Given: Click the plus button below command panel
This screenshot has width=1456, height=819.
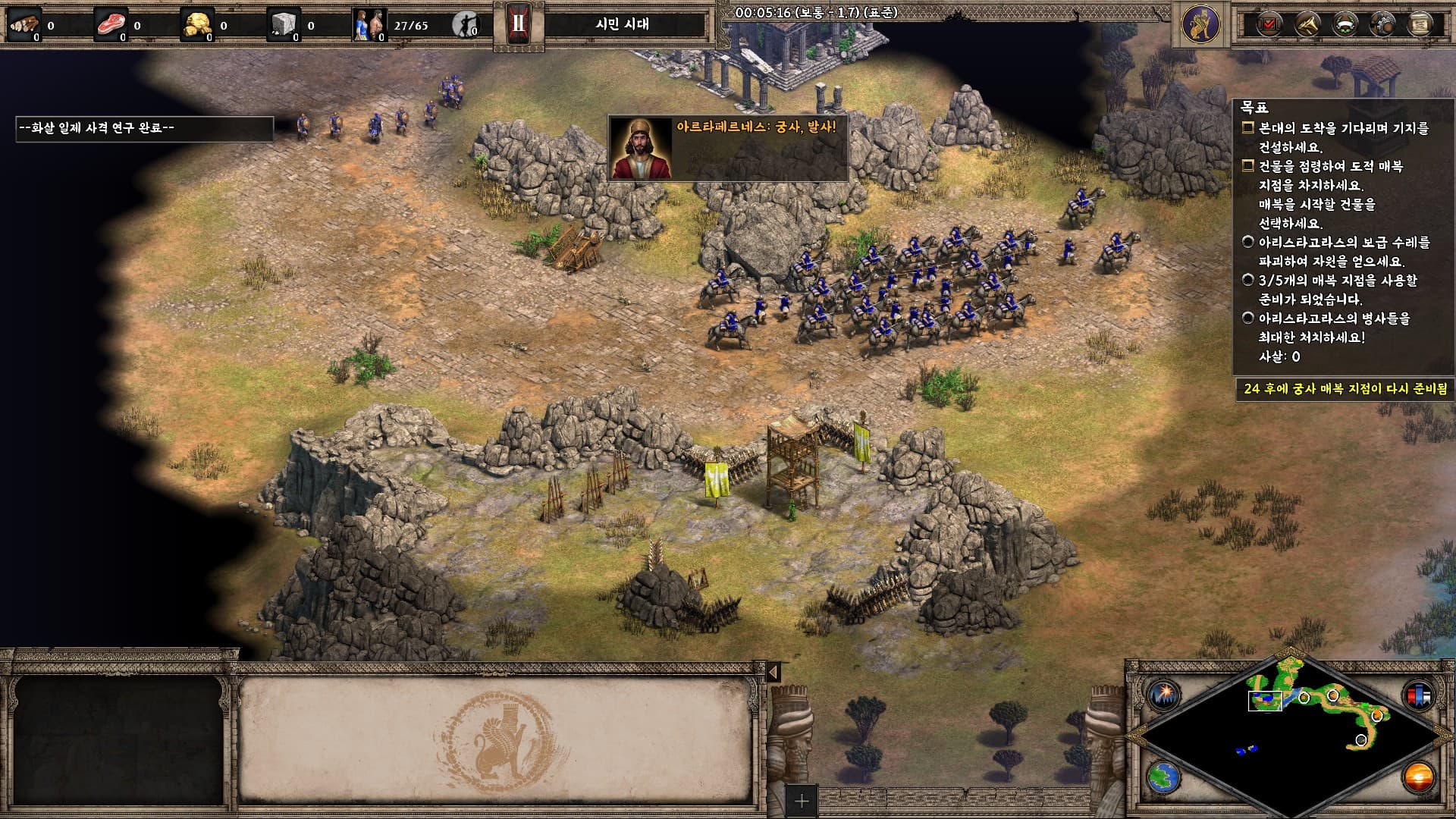Looking at the screenshot, I should 802,800.
